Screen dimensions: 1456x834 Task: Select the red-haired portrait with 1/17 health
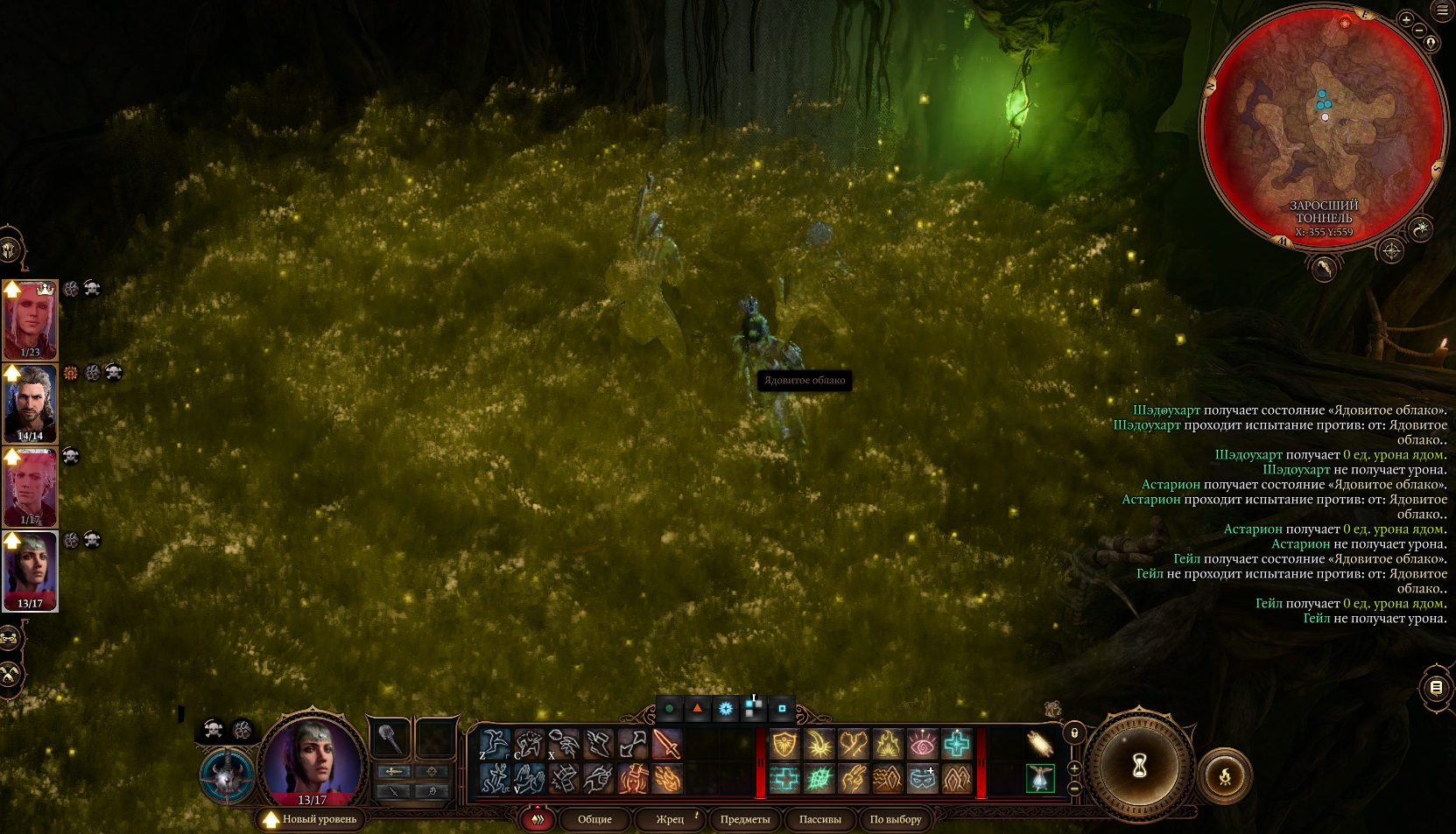[31, 487]
